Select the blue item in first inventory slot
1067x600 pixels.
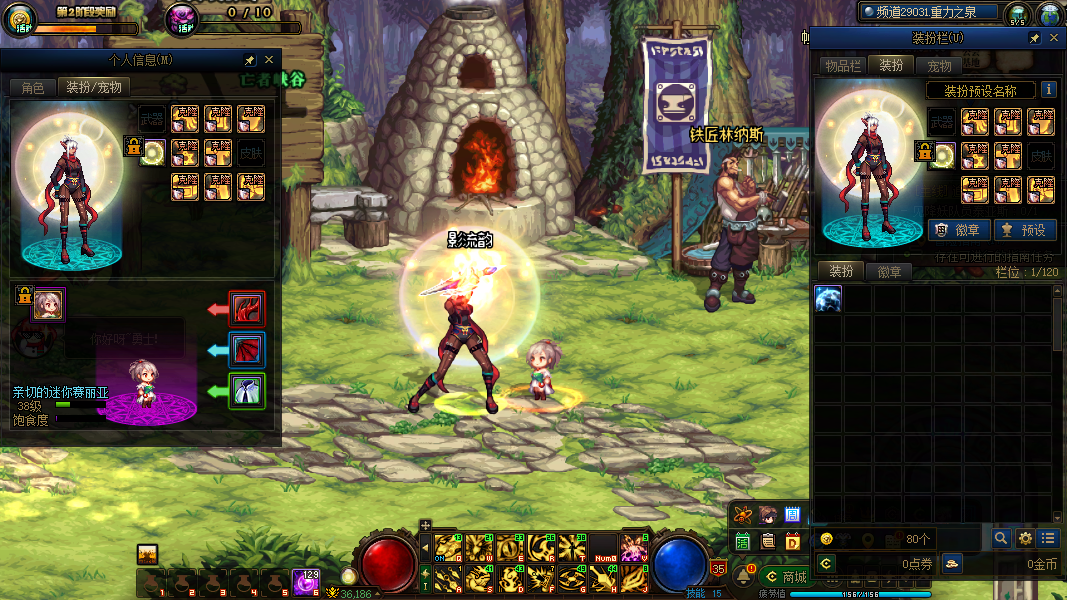(828, 299)
